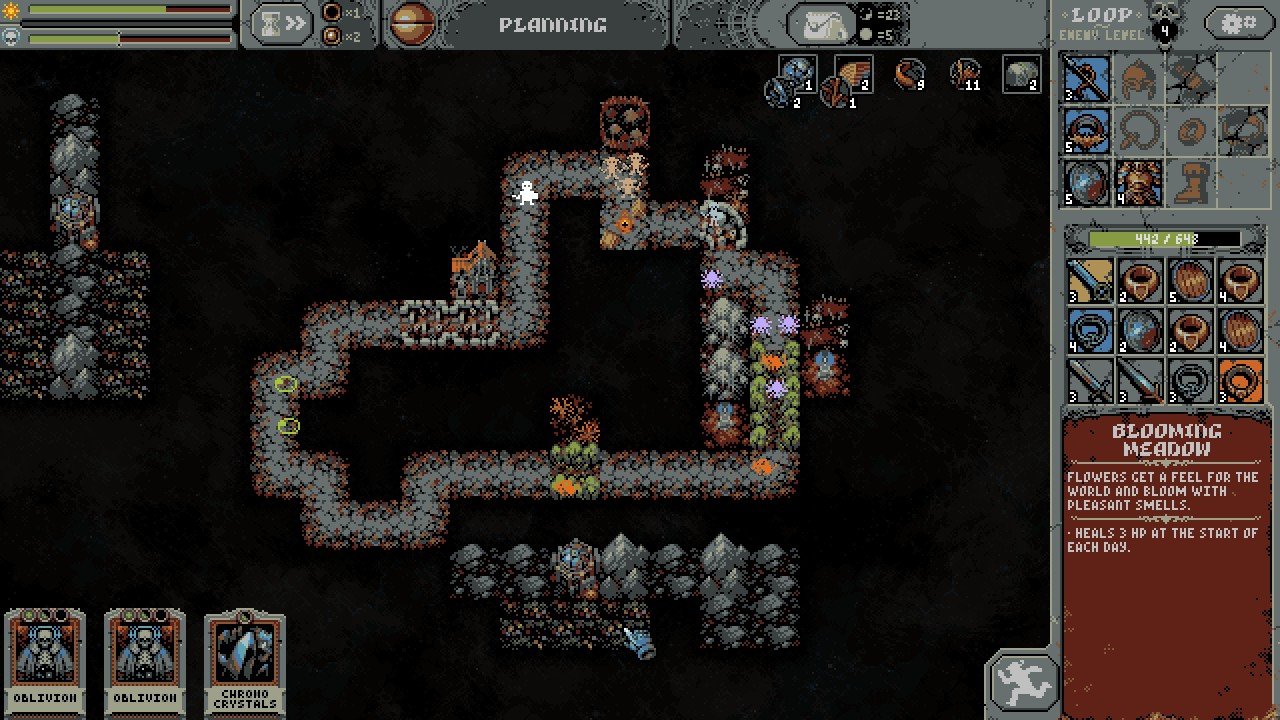The height and width of the screenshot is (720, 1280).
Task: Choose the orange-background ring in the inventory
Action: pyautogui.click(x=1241, y=383)
